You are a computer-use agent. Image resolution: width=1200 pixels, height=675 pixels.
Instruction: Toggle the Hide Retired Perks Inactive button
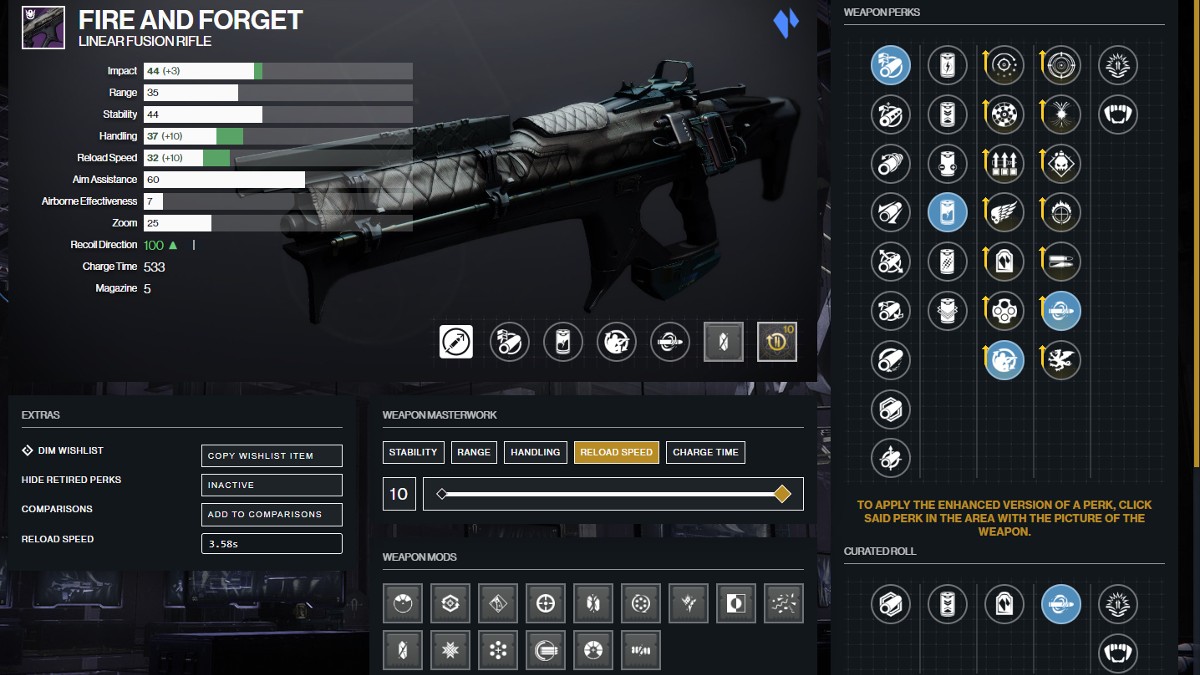click(x=271, y=485)
